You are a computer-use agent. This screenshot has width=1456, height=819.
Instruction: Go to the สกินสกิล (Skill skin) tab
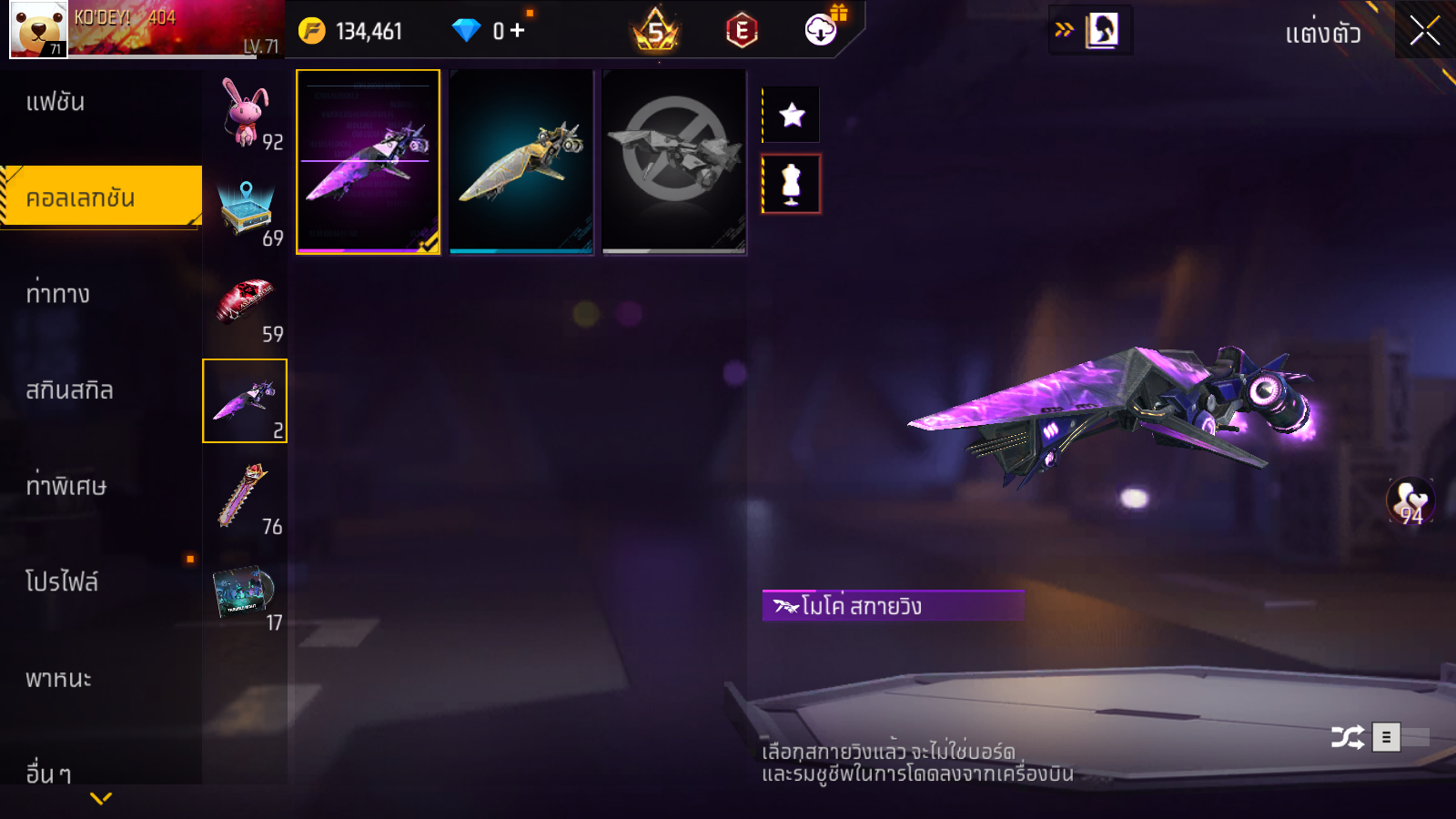[x=69, y=390]
